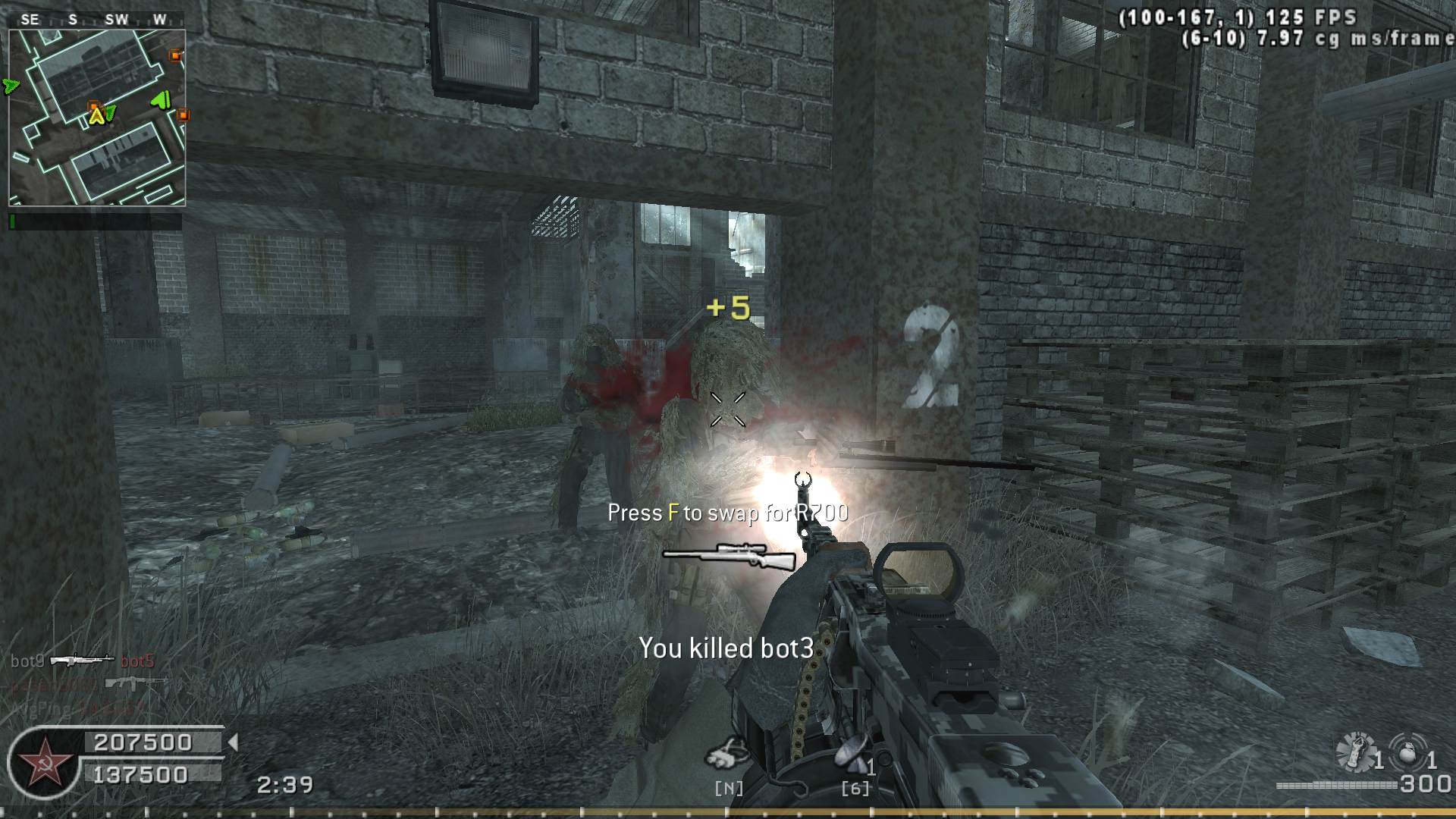Select the frag grenade icon

pos(1407,753)
